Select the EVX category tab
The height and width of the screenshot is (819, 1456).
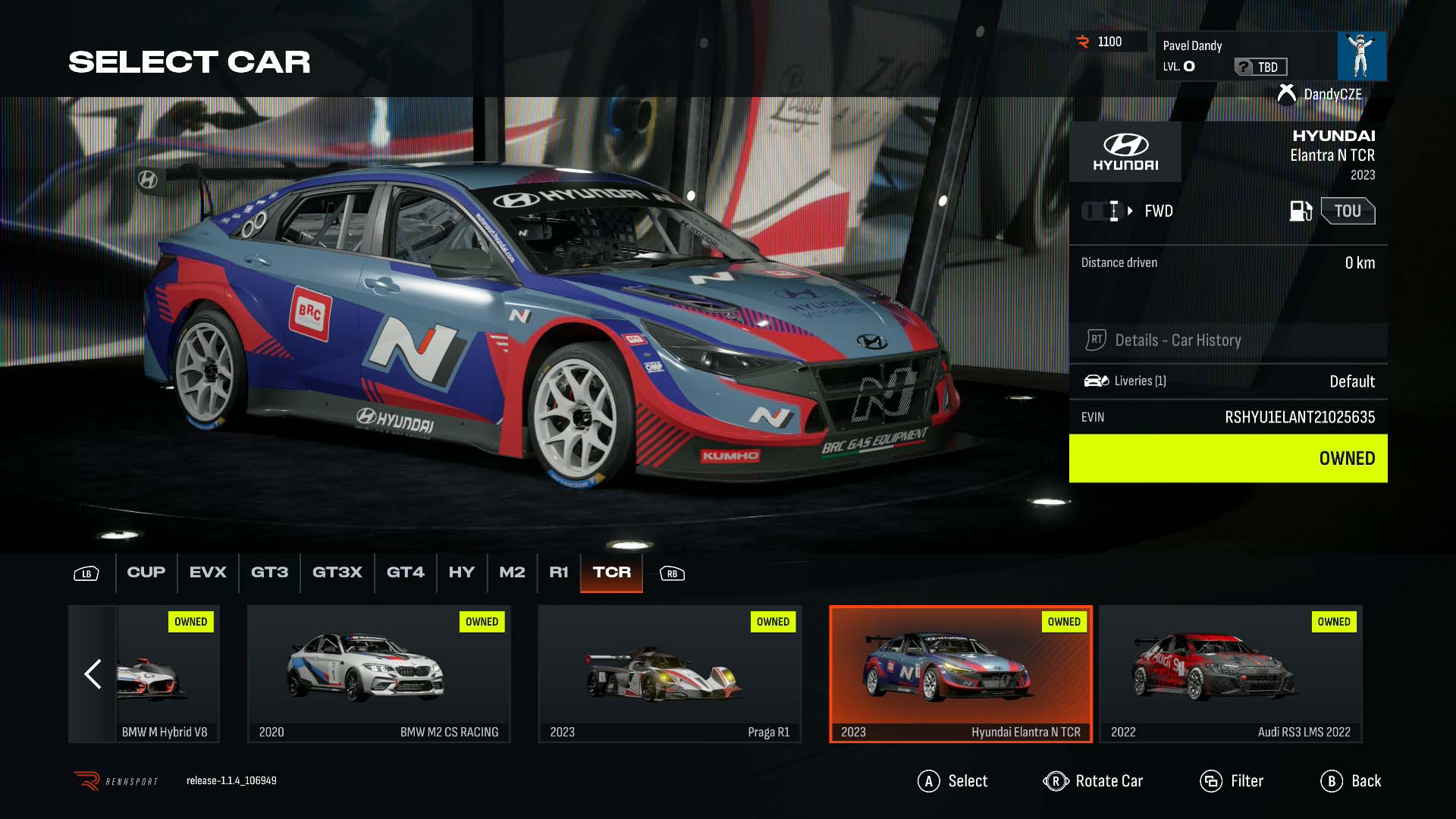[x=208, y=573]
